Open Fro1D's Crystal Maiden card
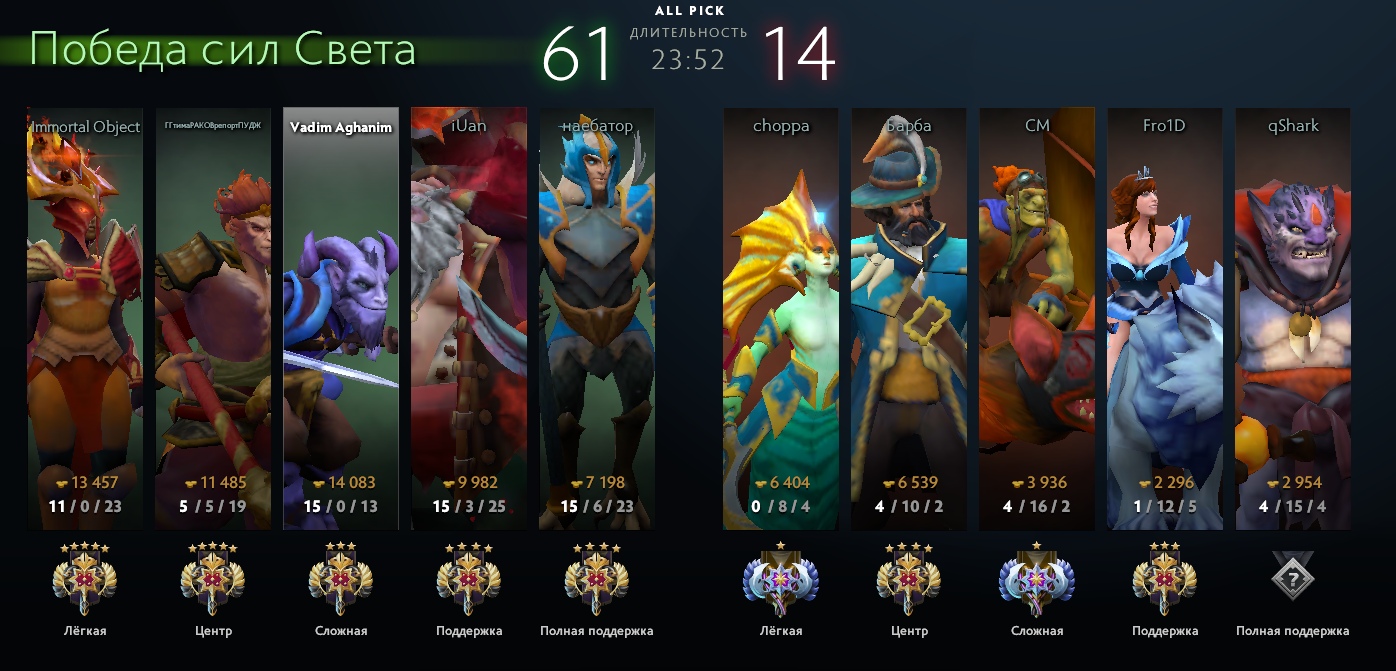Image resolution: width=1396 pixels, height=671 pixels. (1165, 318)
